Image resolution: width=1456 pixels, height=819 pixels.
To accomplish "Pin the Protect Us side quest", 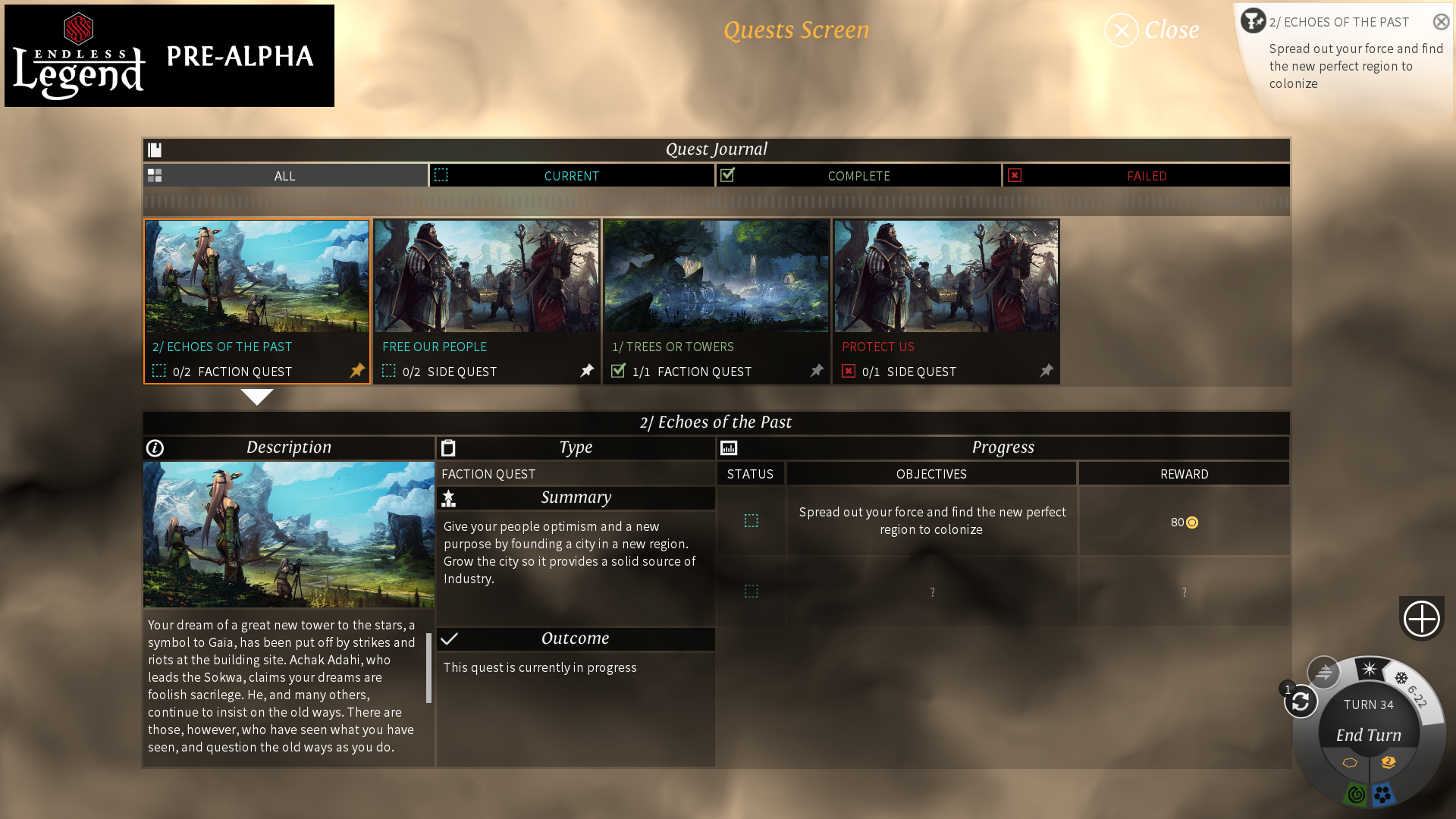I will (x=1046, y=371).
